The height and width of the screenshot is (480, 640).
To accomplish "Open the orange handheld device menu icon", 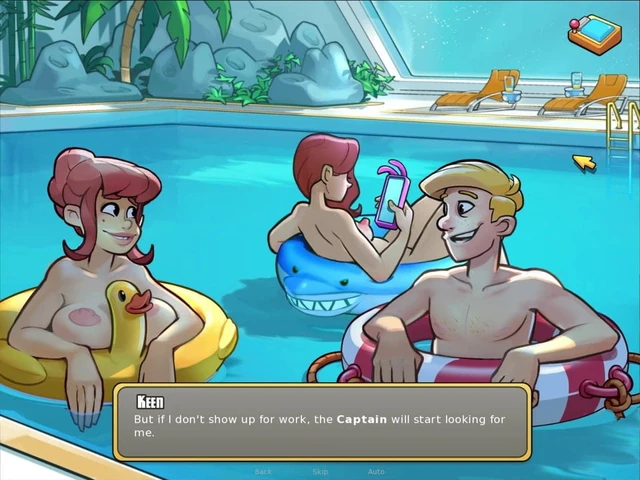I will 594,32.
